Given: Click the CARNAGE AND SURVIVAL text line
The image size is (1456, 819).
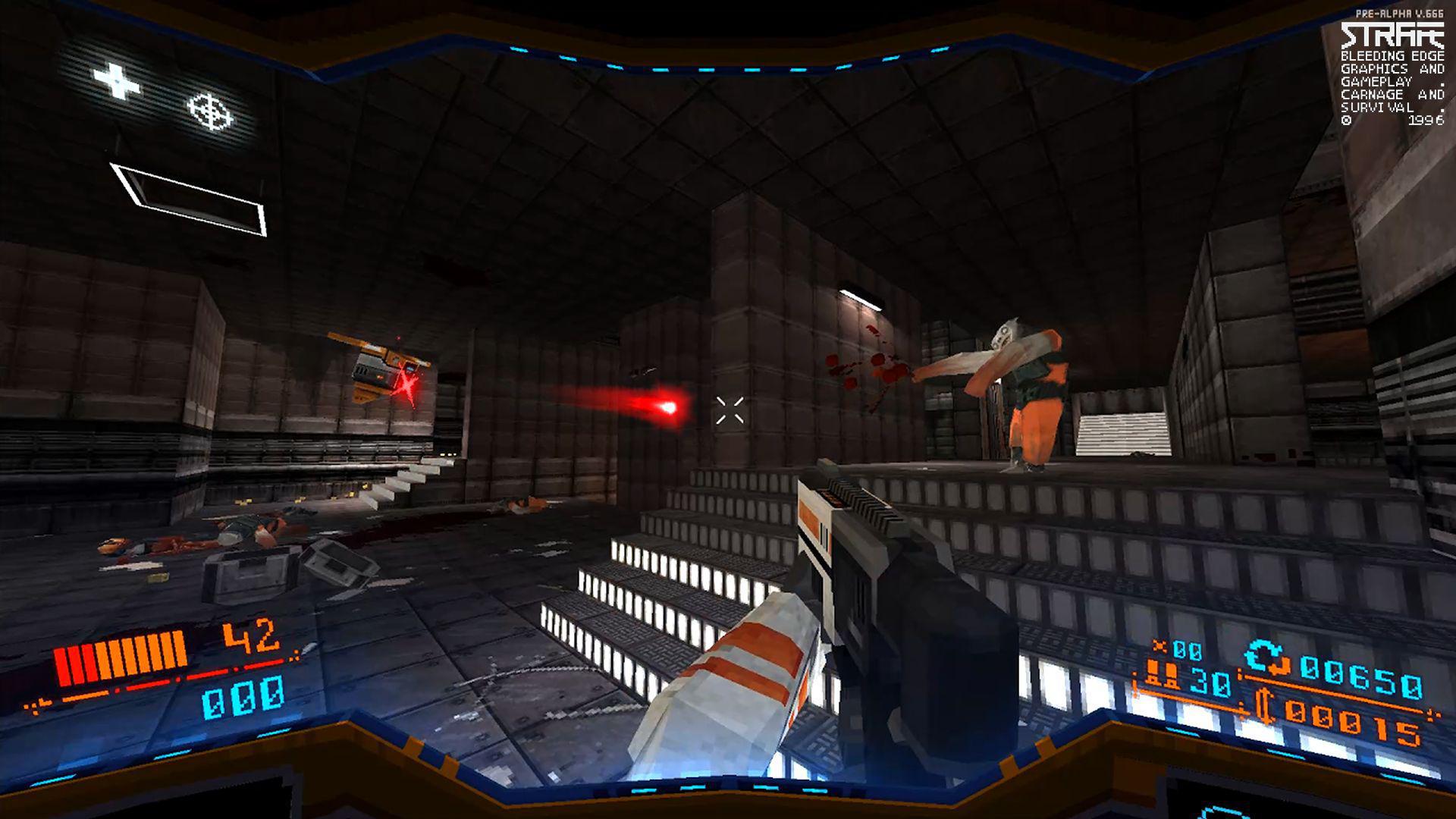Looking at the screenshot, I should (1392, 97).
